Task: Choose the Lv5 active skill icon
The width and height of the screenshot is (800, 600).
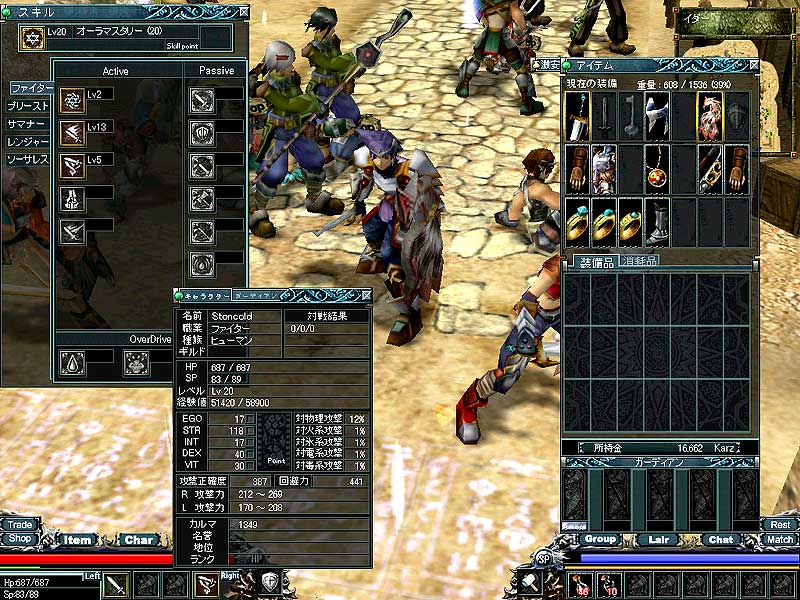Action: click(x=72, y=164)
